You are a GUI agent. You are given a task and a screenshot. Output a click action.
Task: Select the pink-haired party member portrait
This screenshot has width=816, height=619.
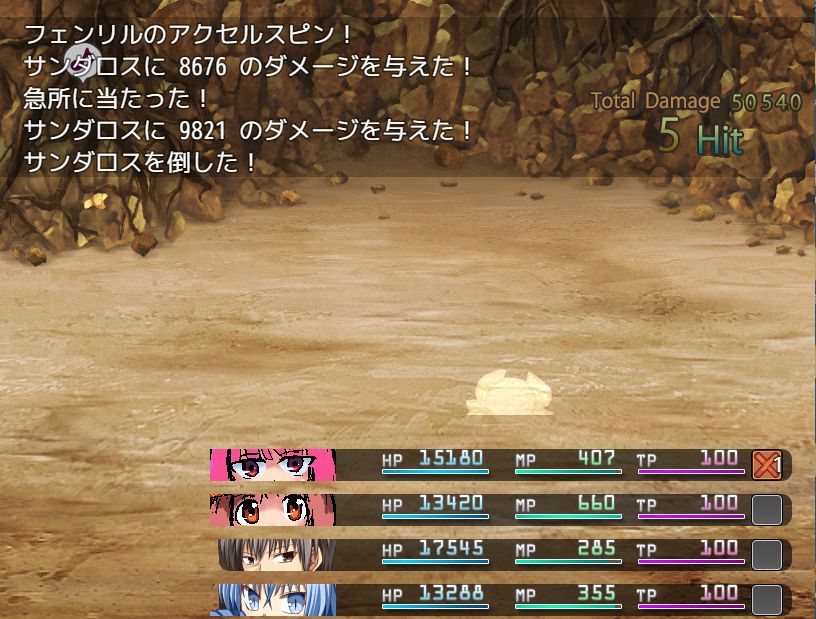[272, 465]
